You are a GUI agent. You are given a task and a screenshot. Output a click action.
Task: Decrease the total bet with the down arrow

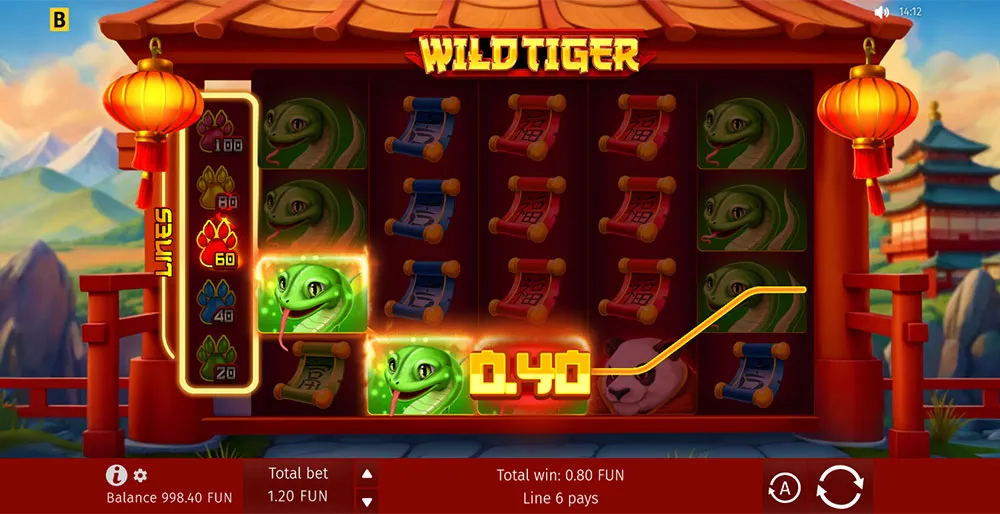pyautogui.click(x=367, y=501)
